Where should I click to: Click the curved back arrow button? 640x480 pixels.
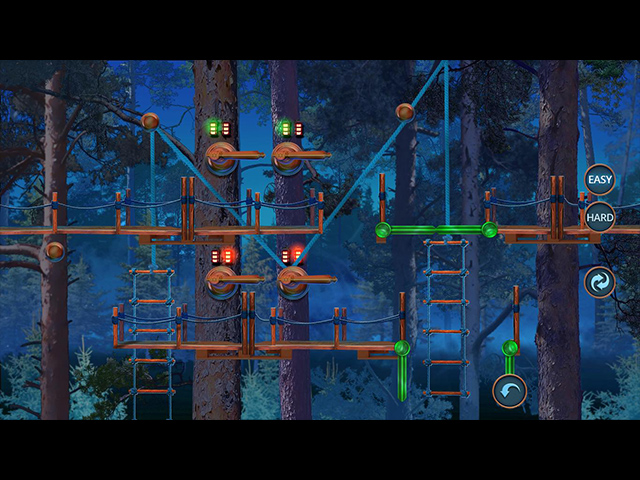tap(509, 391)
